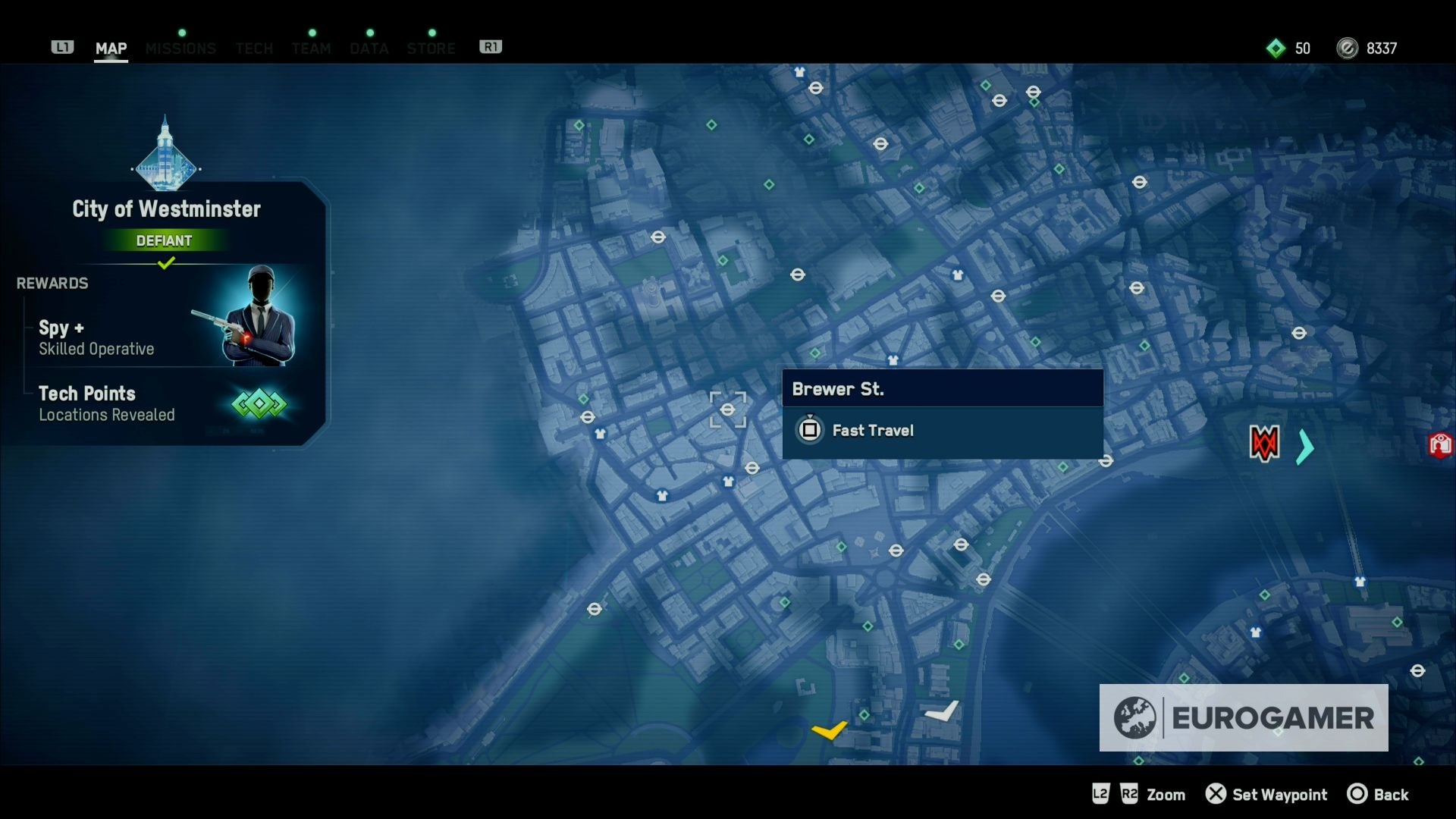Screen dimensions: 1456x819
Task: Click the yellow checkmark marker near the bottom
Action: [831, 730]
